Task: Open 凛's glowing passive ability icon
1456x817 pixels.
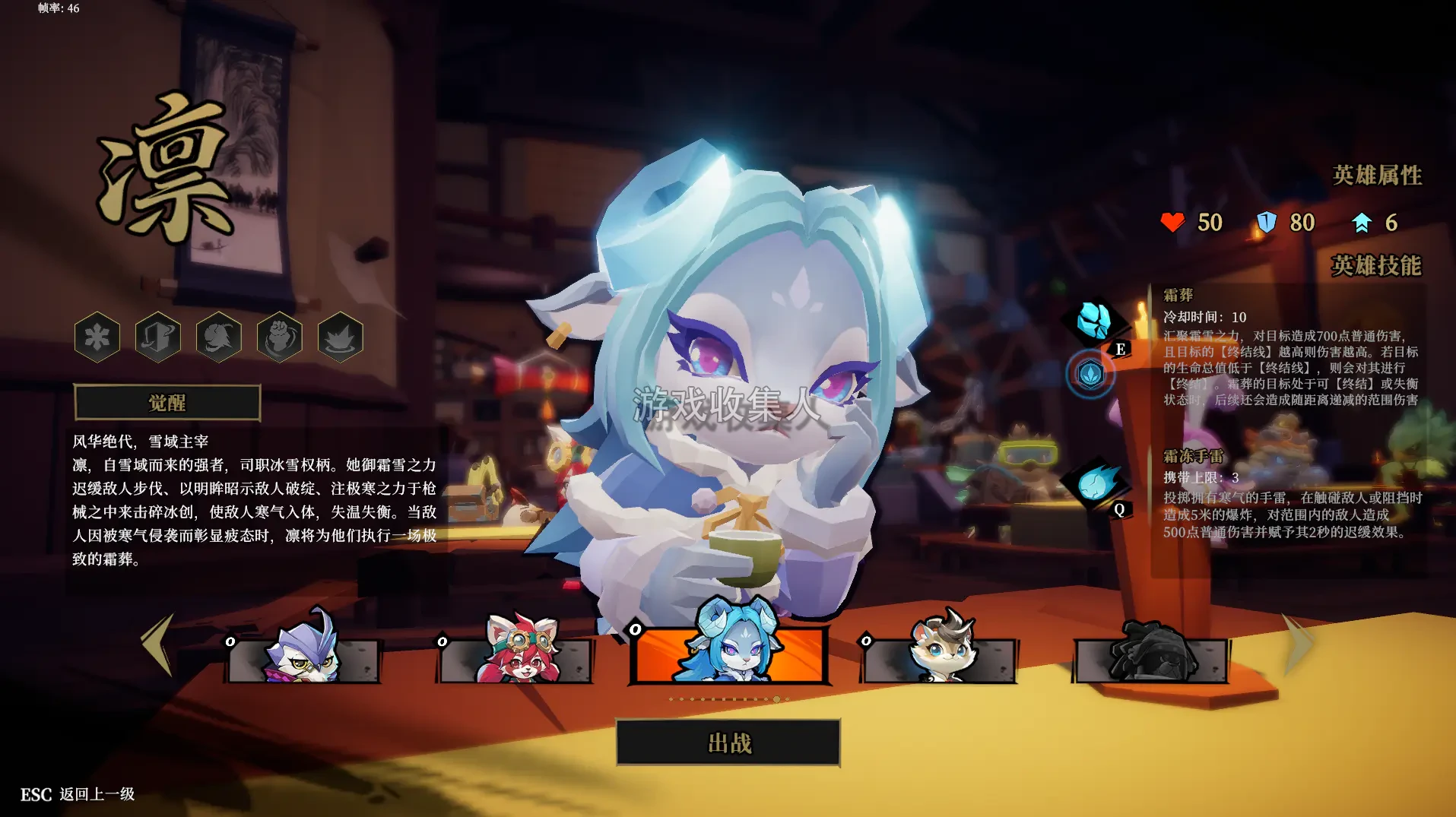Action: [x=1092, y=374]
